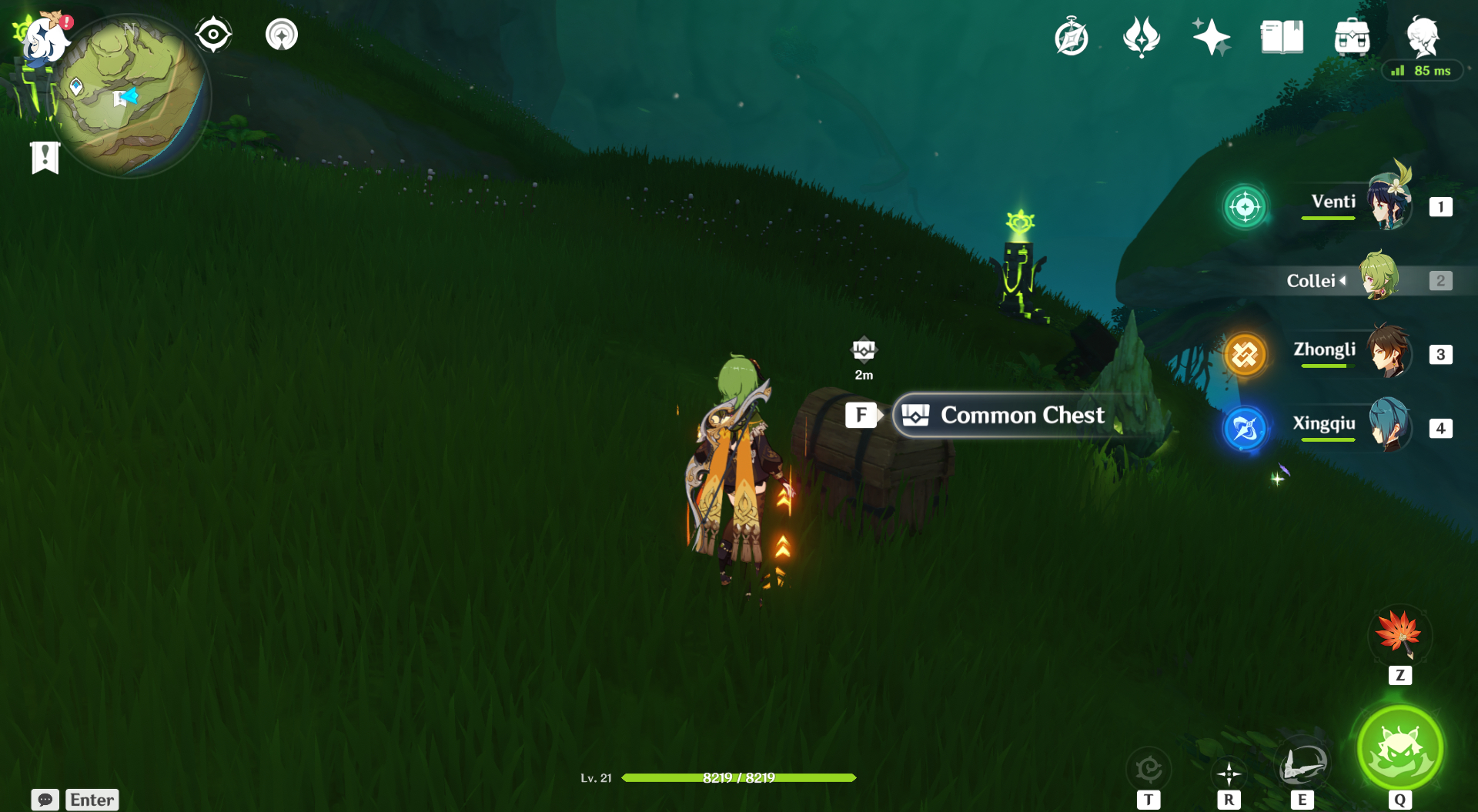This screenshot has height=812, width=1478.
Task: Activate Collei's boomerang elemental skill
Action: (1302, 765)
